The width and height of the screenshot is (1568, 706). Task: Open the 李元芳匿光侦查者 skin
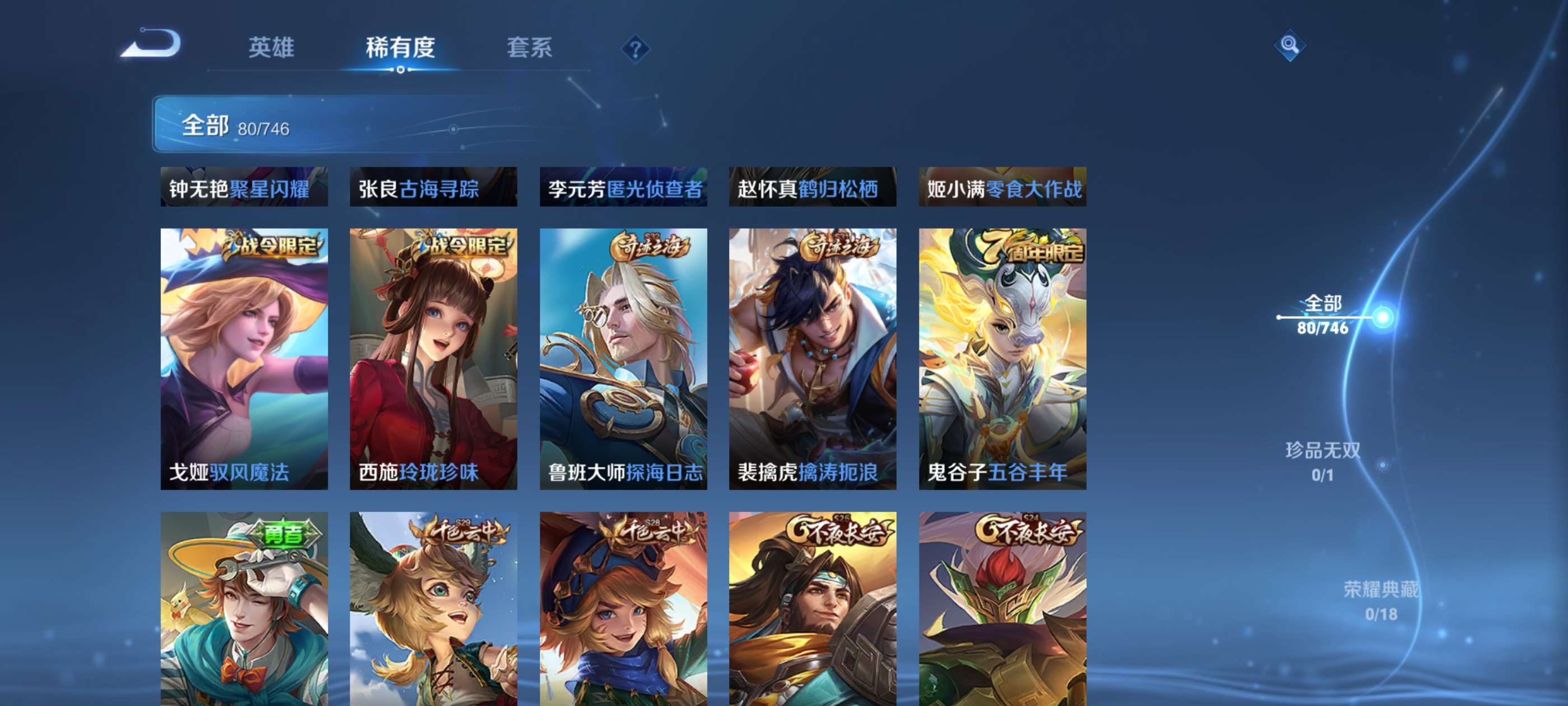tap(624, 189)
